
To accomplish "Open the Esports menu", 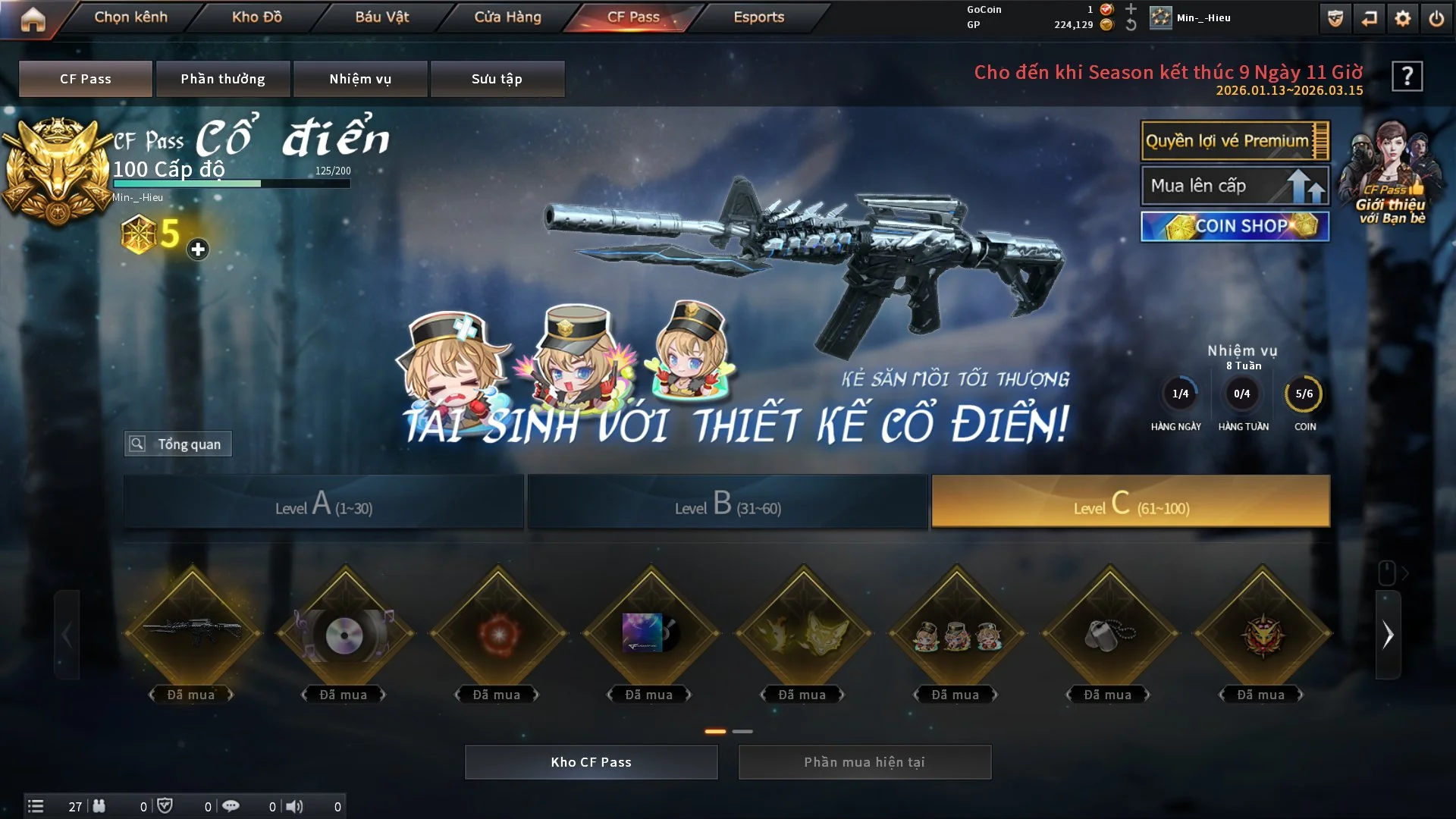I will (758, 17).
